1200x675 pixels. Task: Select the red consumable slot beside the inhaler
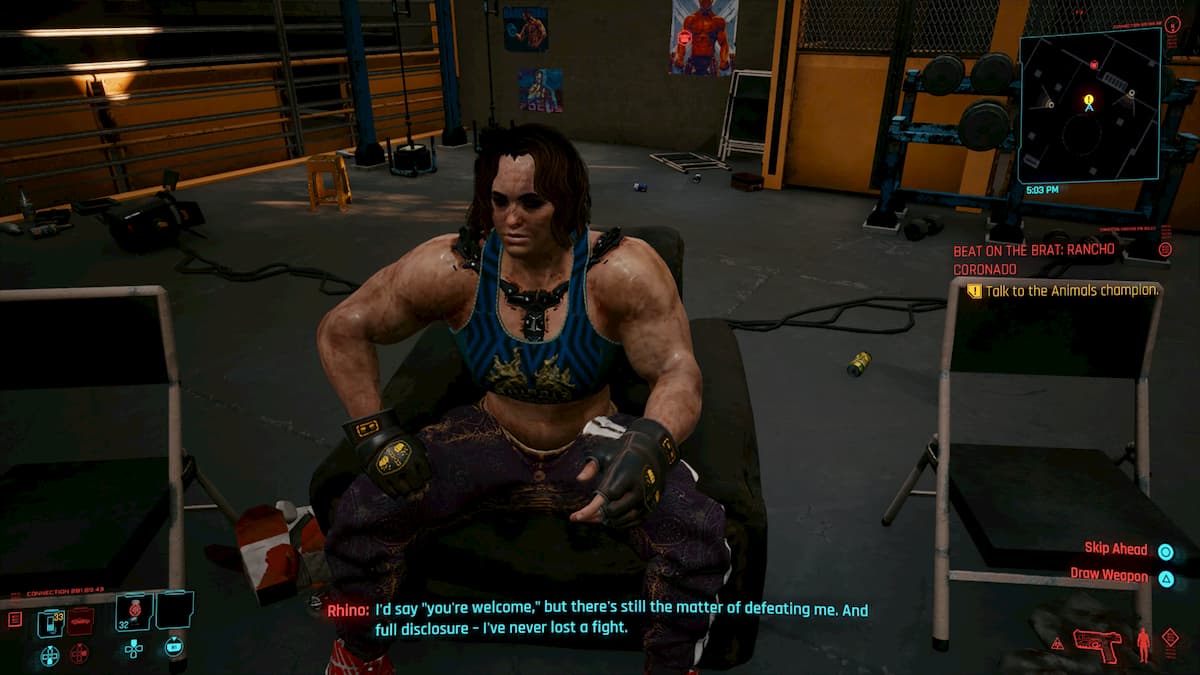(x=80, y=621)
